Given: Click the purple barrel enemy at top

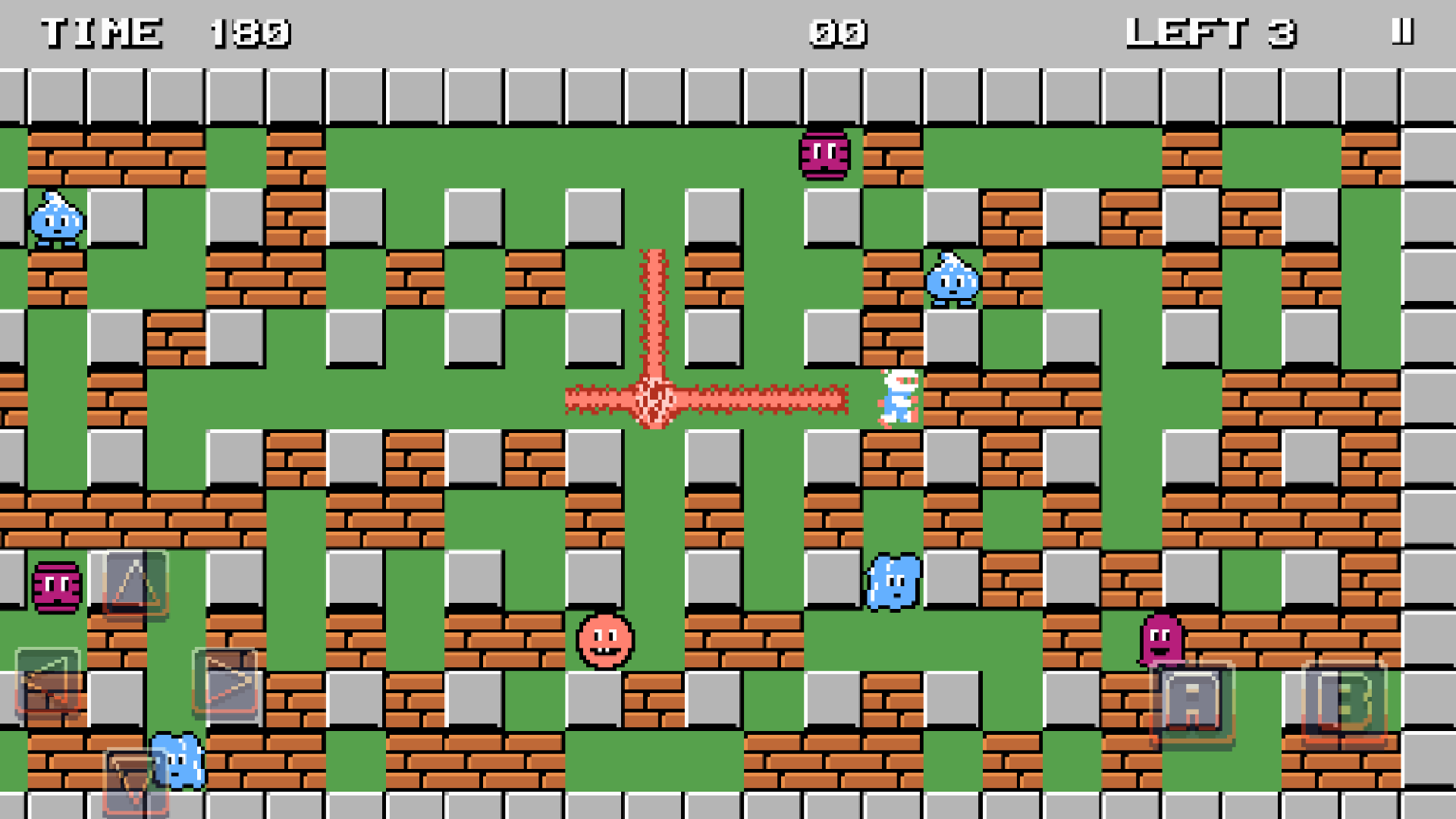Looking at the screenshot, I should coord(824,155).
